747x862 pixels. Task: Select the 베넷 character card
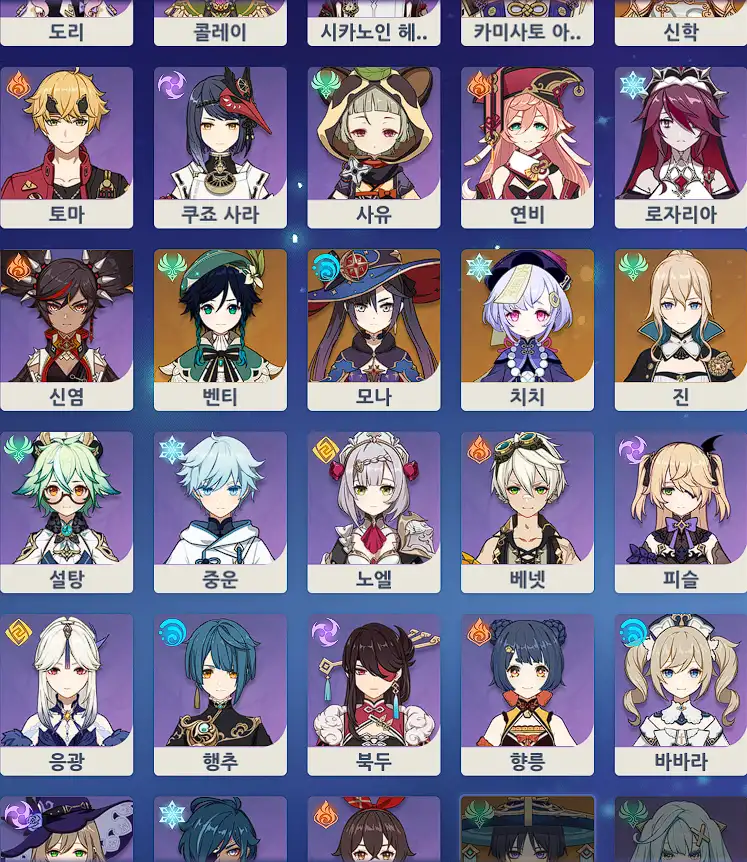527,512
